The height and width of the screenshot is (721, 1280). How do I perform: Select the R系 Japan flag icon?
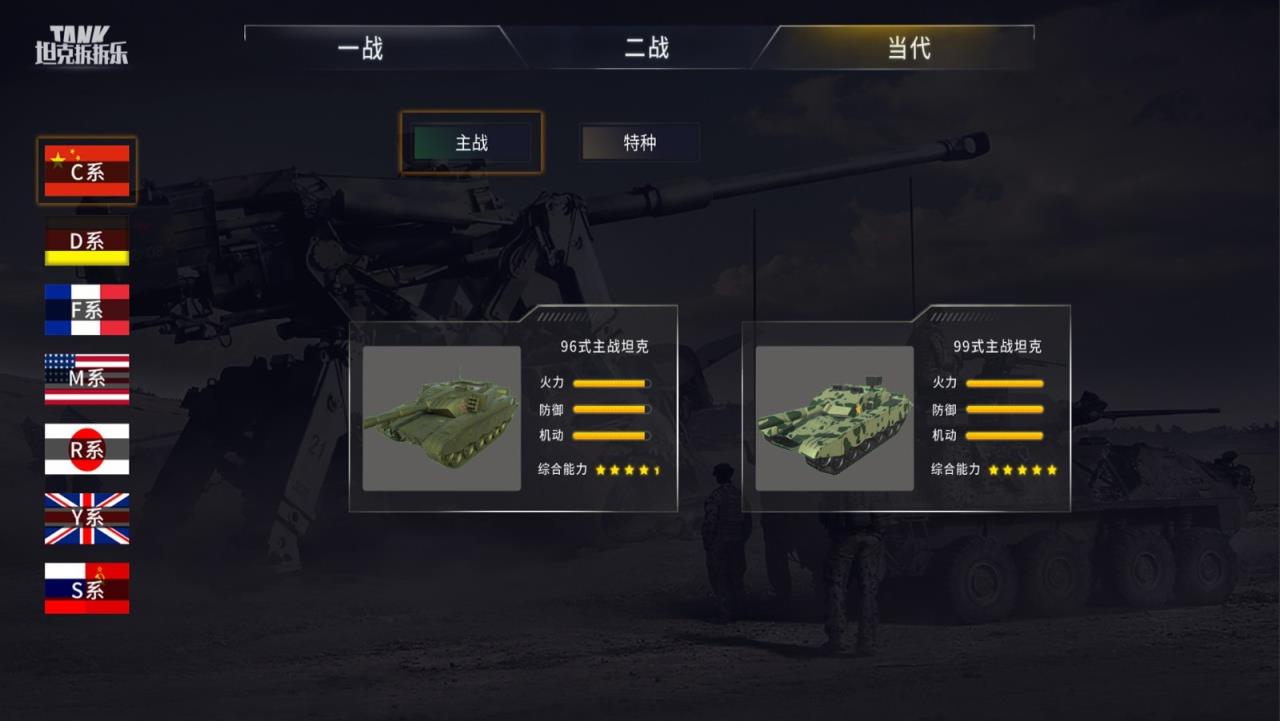[x=86, y=450]
